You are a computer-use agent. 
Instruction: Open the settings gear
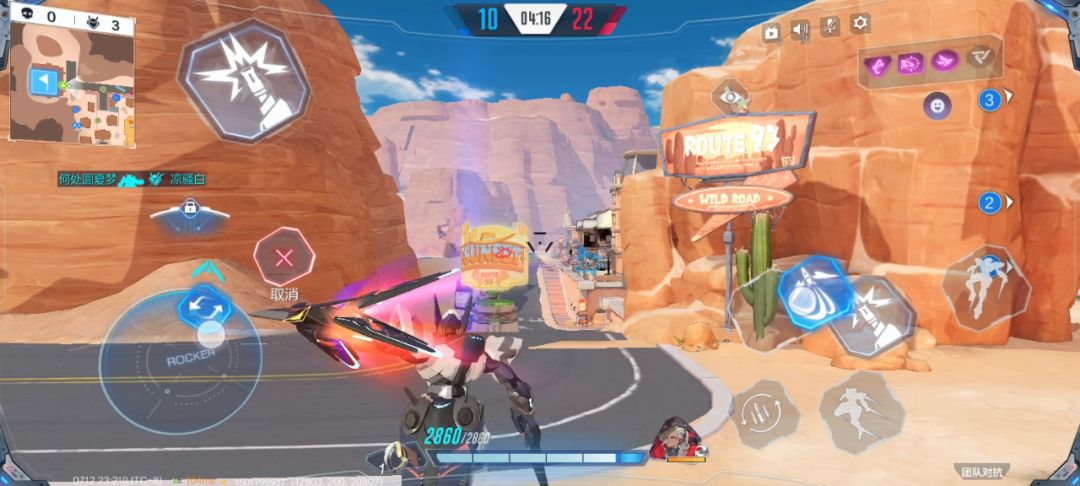coord(859,25)
